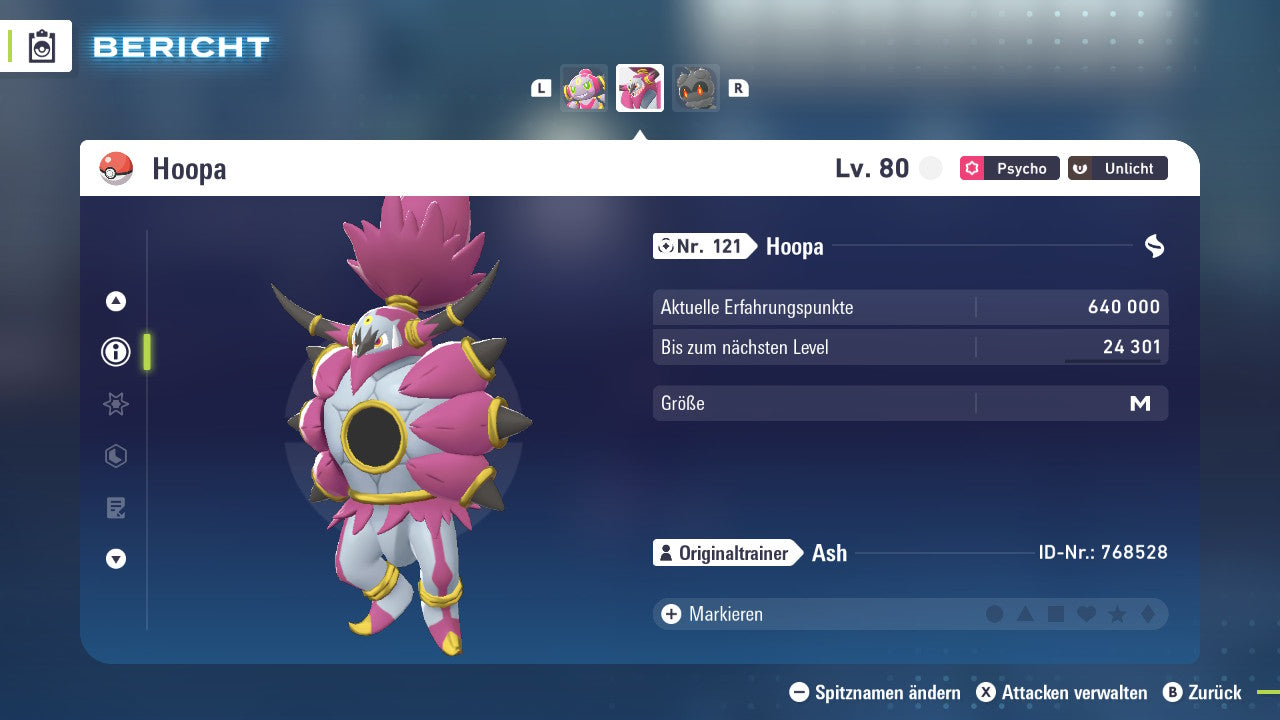This screenshot has width=1280, height=720.
Task: Switch to the Marshadow party thumbnail
Action: [696, 88]
